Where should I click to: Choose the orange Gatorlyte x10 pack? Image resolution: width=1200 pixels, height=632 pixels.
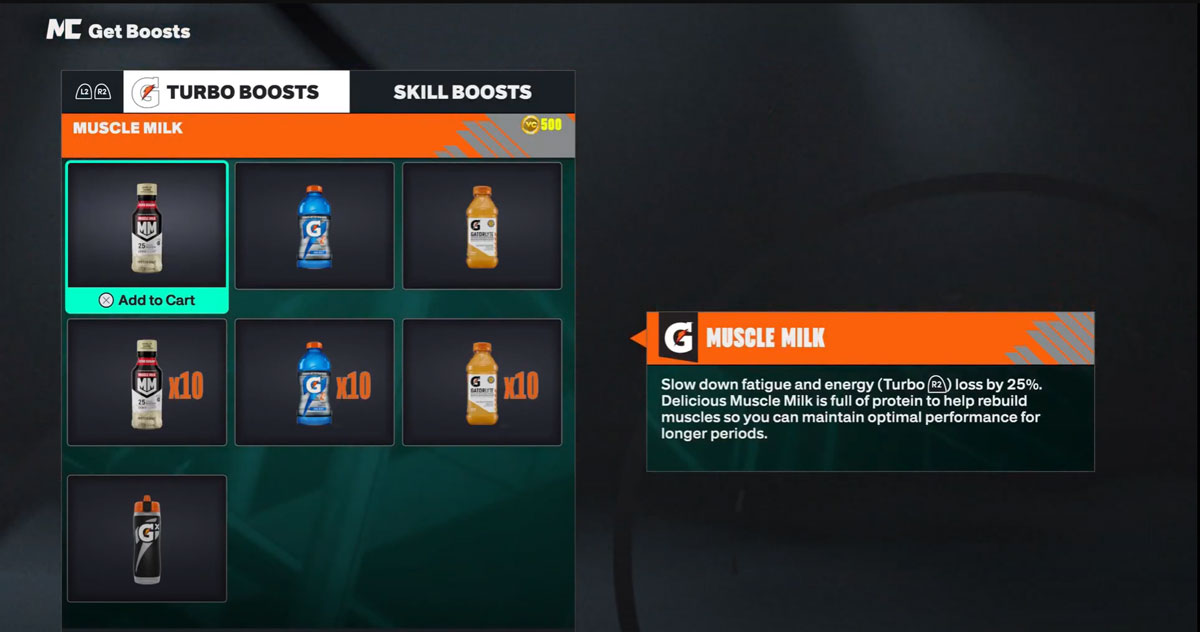click(x=482, y=382)
